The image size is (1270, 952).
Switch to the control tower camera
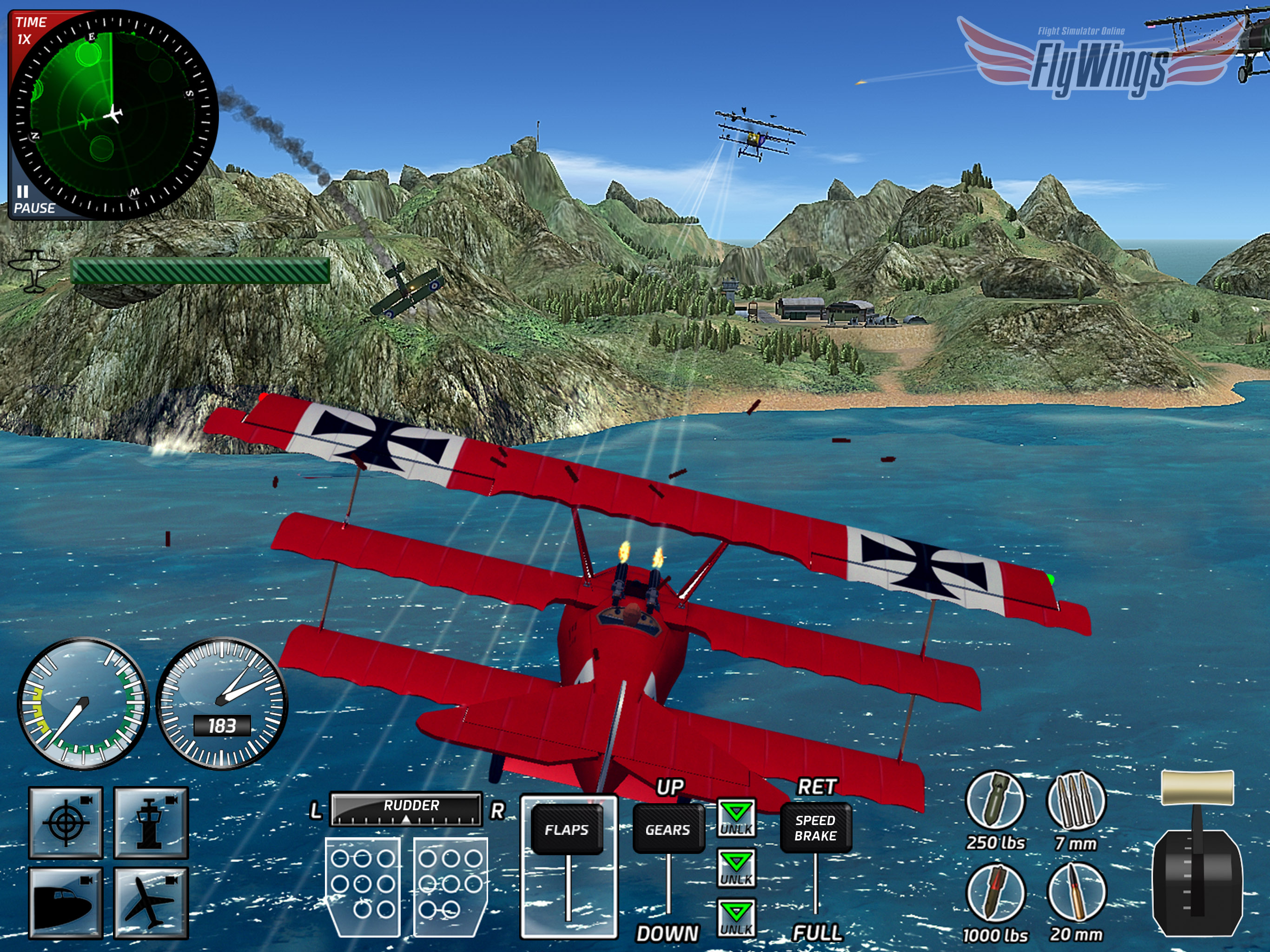(x=151, y=822)
